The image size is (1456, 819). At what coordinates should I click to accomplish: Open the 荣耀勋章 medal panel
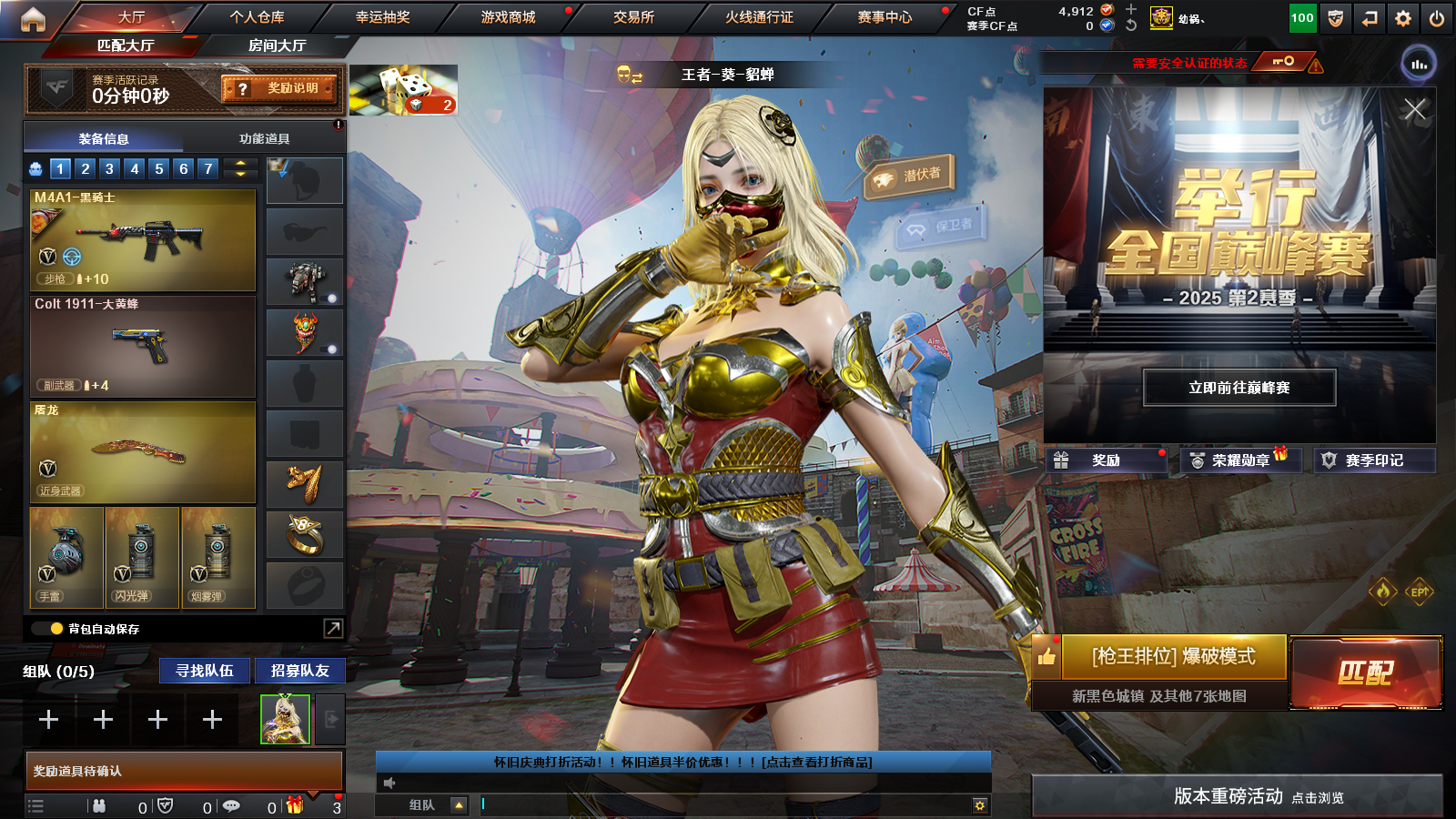[x=1240, y=460]
